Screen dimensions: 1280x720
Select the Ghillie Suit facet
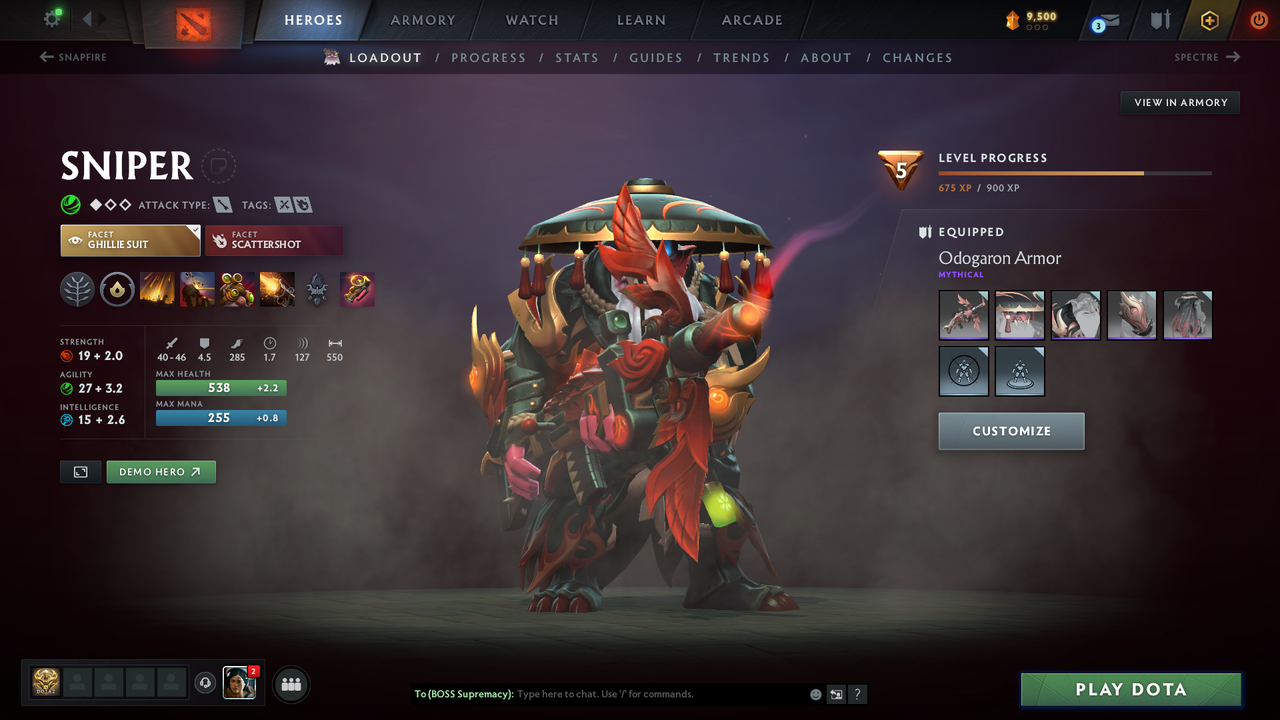130,240
